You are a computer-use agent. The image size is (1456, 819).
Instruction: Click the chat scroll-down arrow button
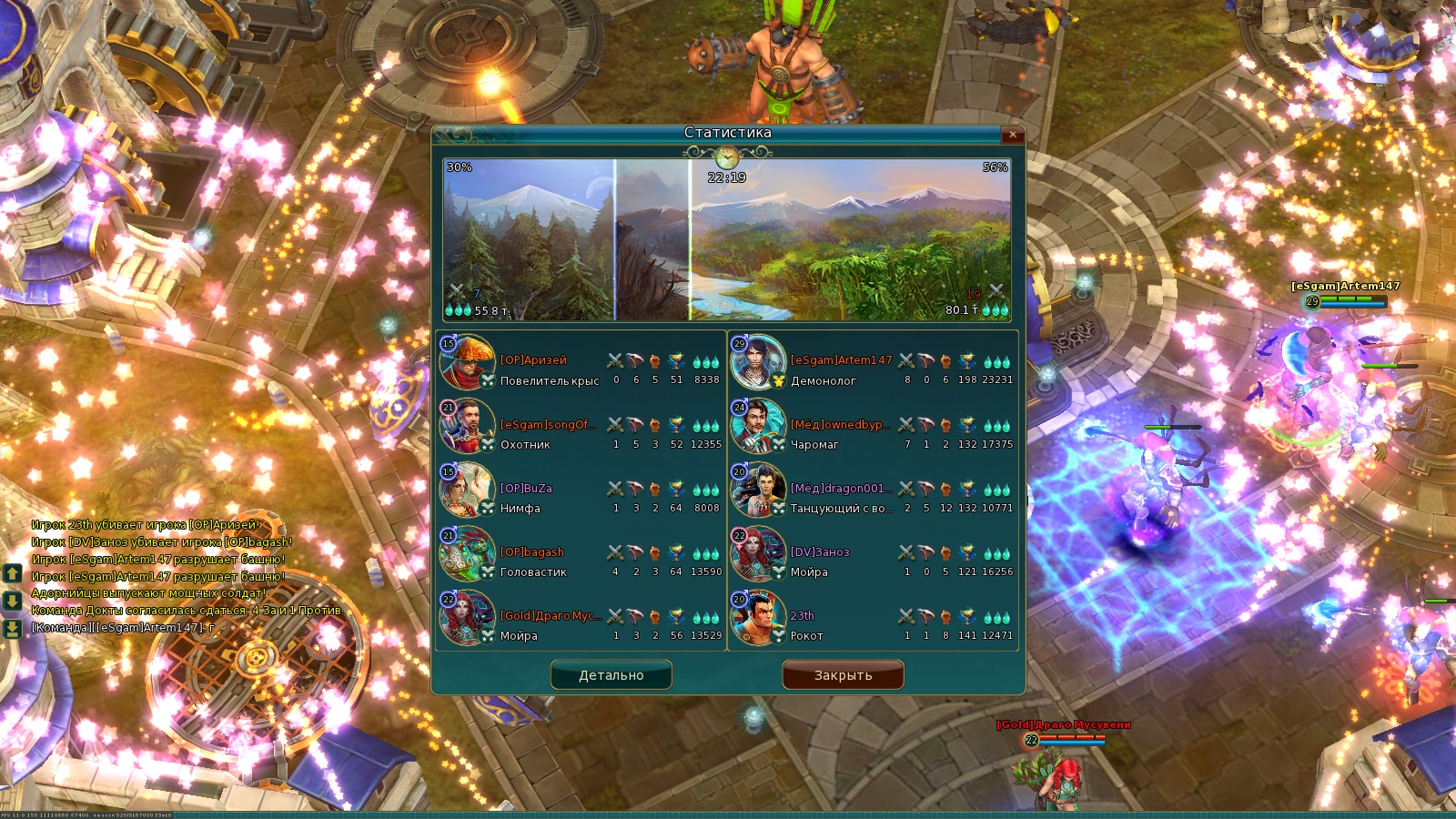tap(13, 601)
